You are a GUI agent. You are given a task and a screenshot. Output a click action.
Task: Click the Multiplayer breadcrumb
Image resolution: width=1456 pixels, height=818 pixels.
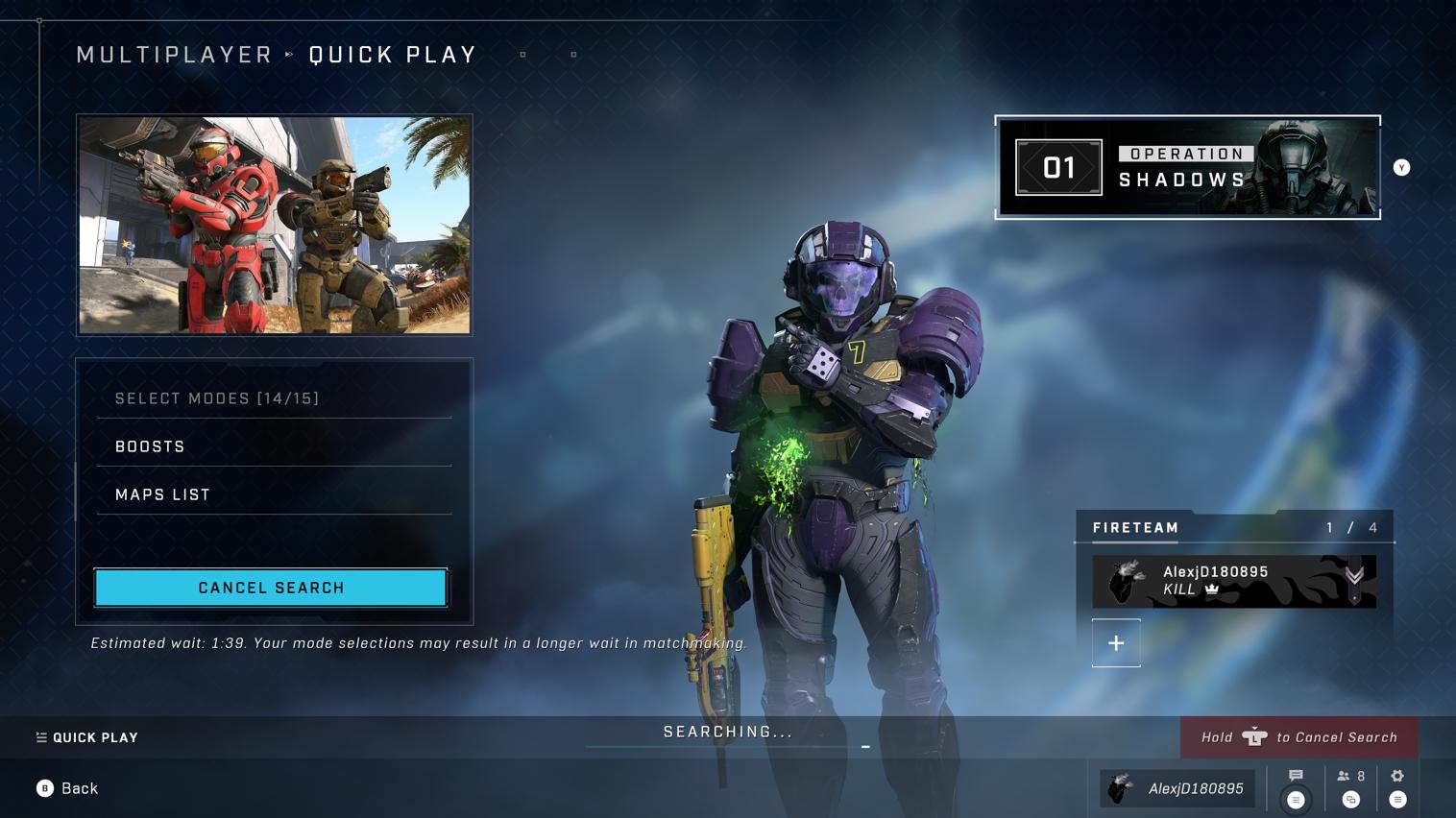tap(175, 55)
